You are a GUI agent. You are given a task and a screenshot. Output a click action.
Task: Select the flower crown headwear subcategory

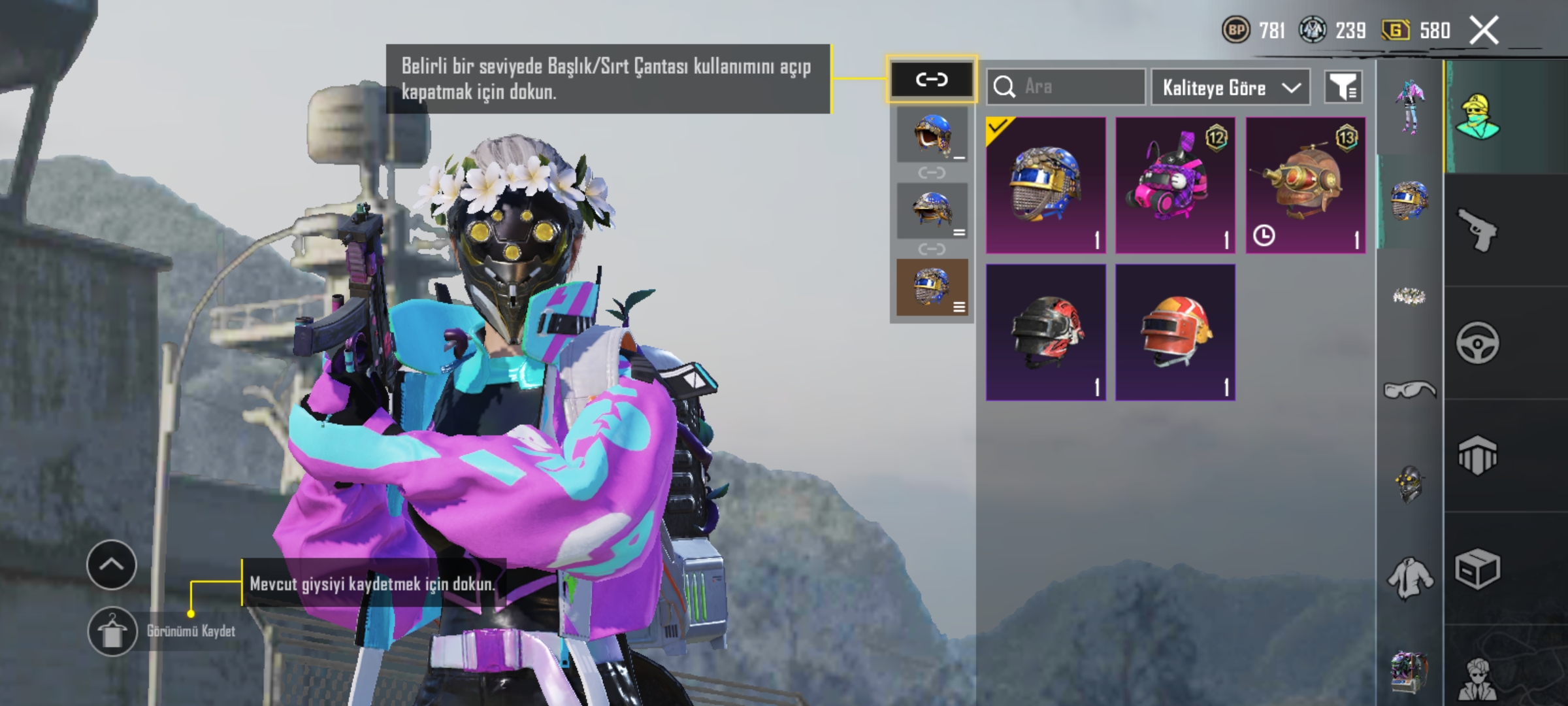(1410, 297)
